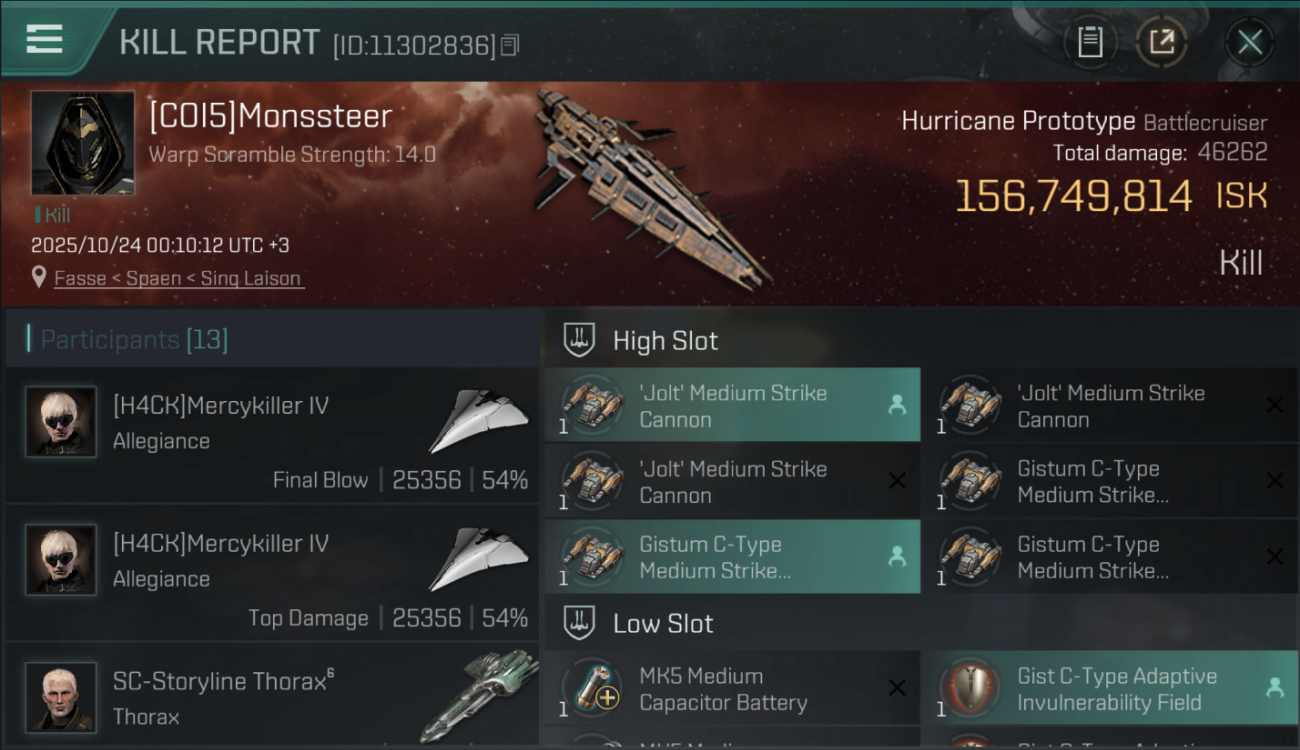Open the hamburger menu

45,40
